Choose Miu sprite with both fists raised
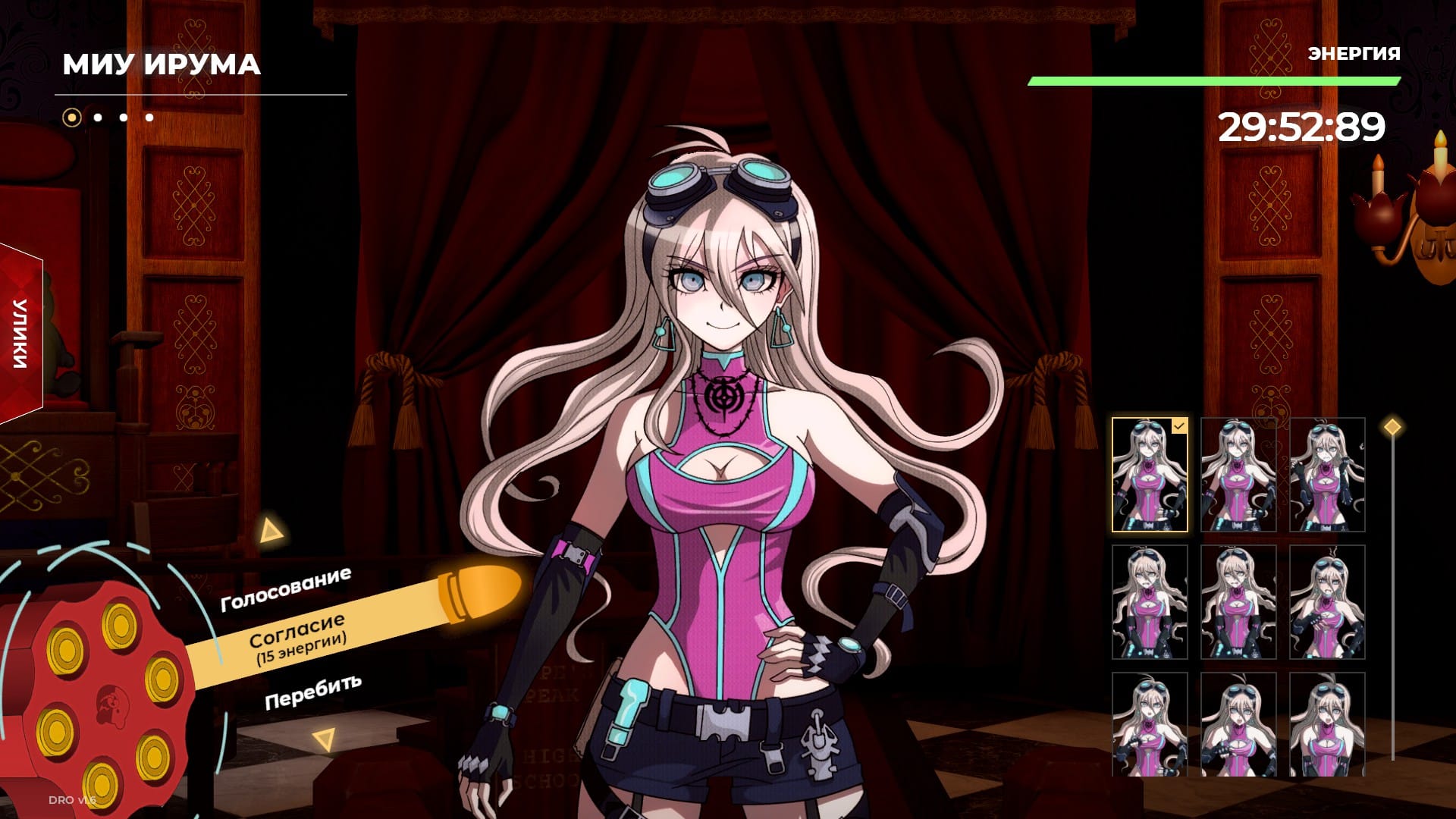Image resolution: width=1456 pixels, height=819 pixels. (x=1326, y=475)
